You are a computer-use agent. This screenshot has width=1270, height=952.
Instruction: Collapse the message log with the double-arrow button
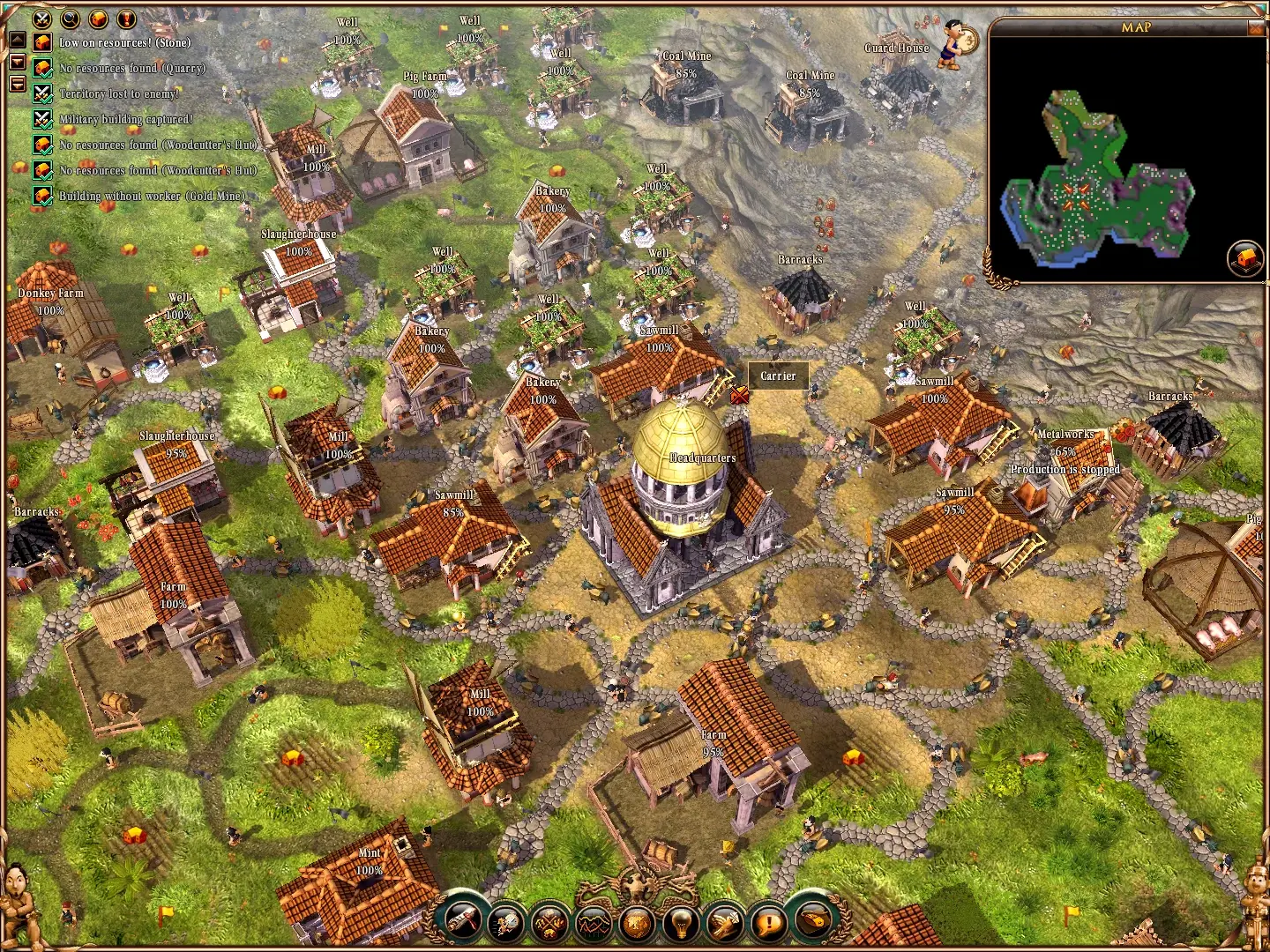pos(18,84)
